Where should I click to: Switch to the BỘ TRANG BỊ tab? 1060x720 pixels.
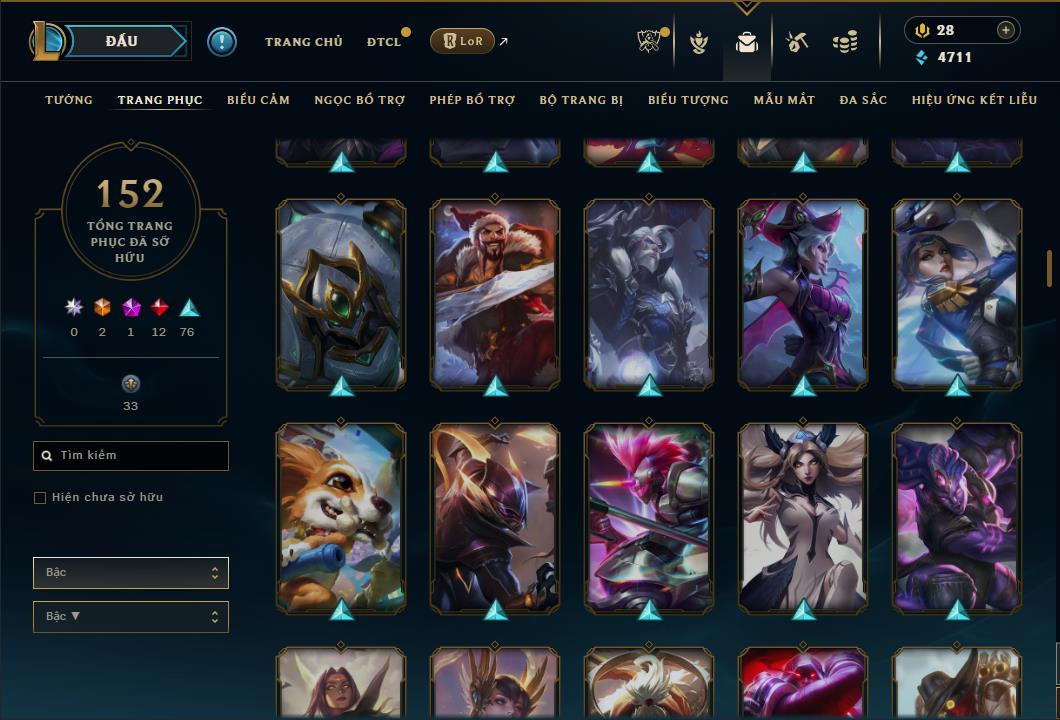(x=581, y=100)
